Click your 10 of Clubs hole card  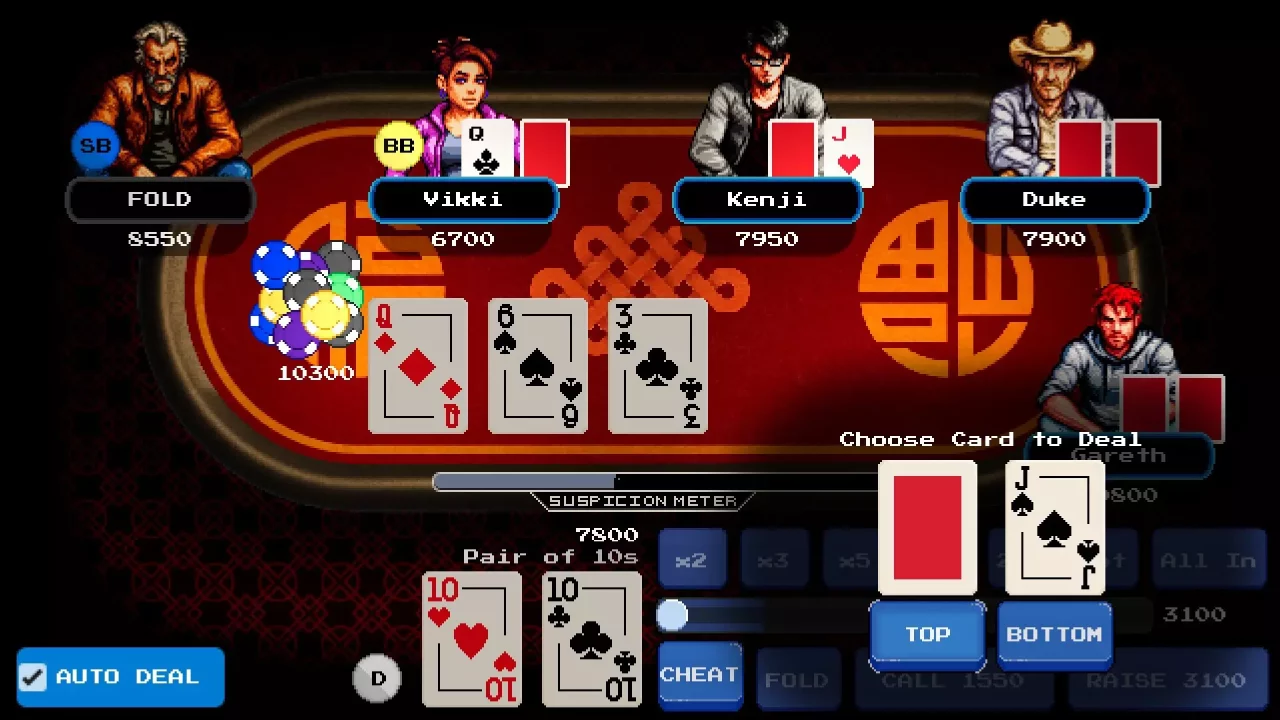click(x=591, y=637)
